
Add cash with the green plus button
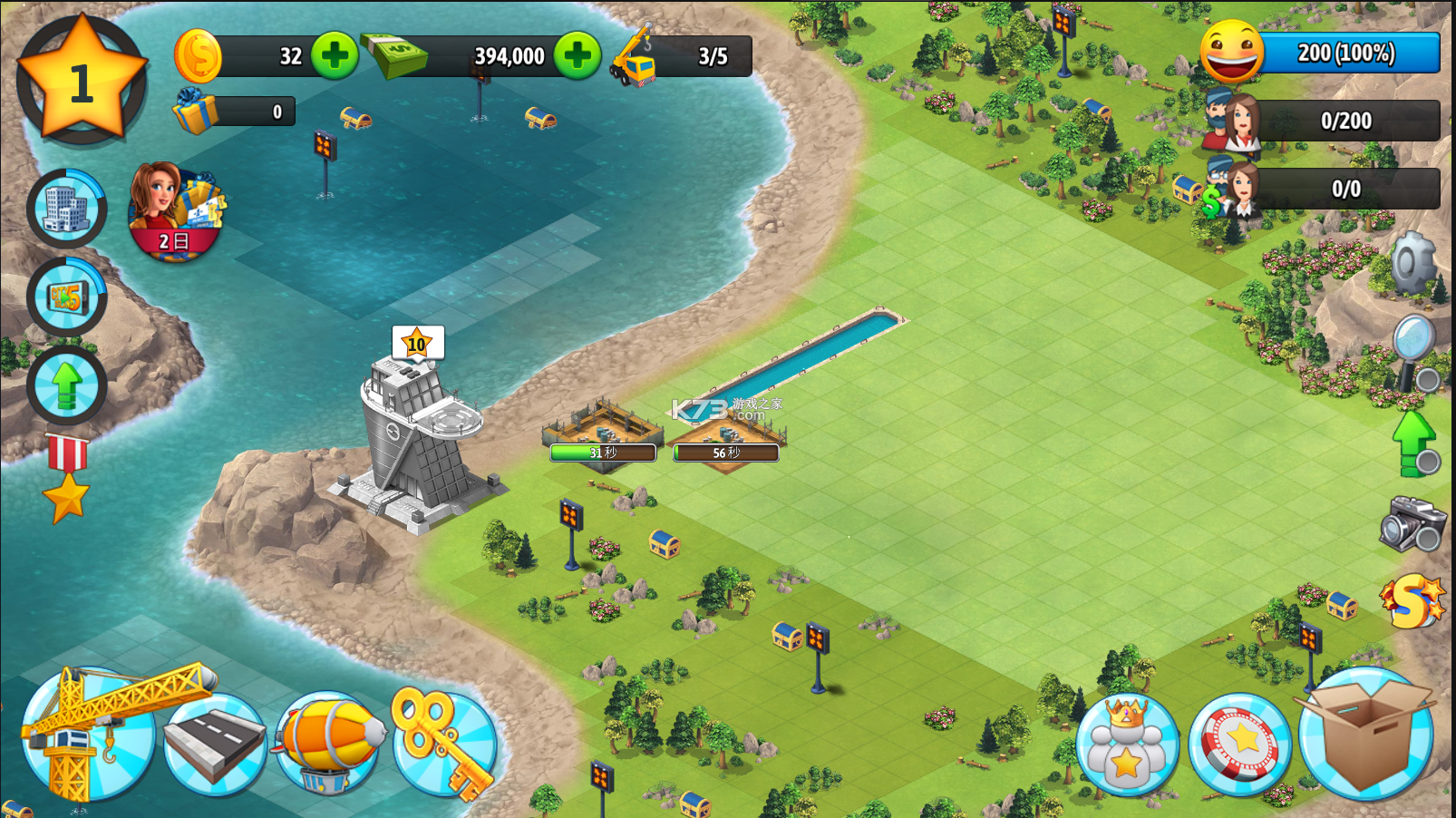(578, 55)
